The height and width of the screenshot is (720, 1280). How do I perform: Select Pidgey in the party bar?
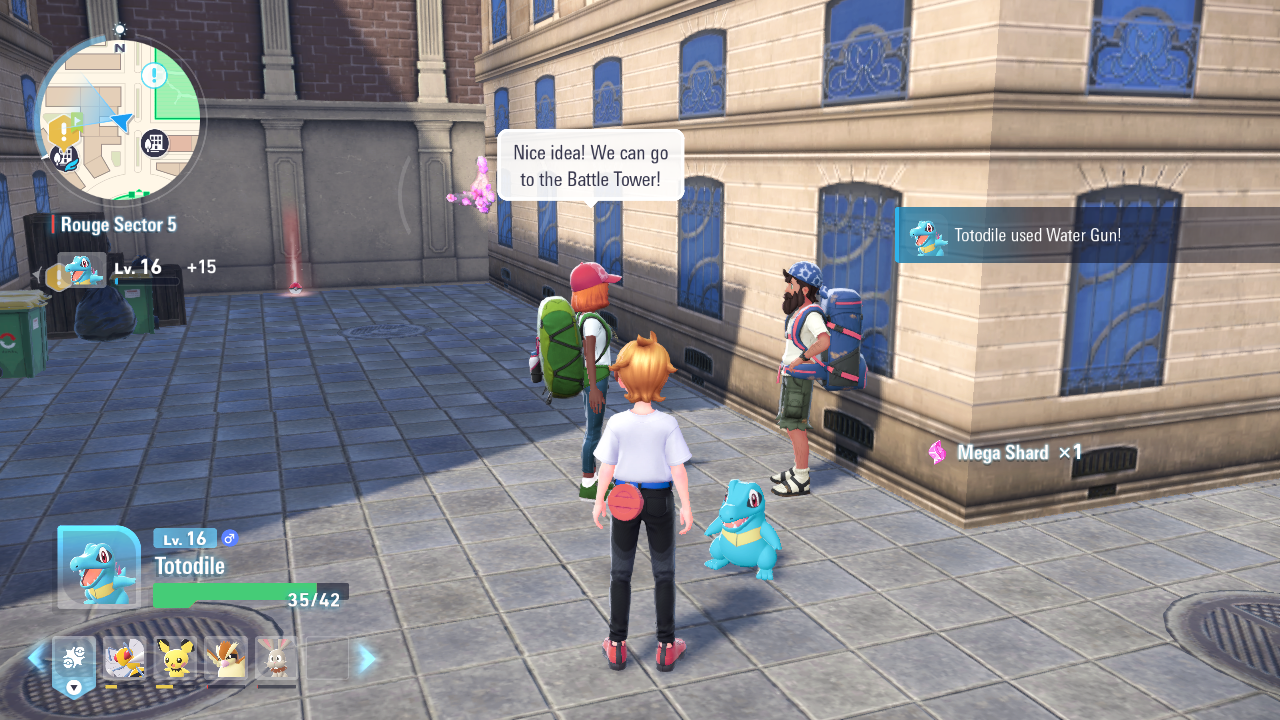pos(225,658)
